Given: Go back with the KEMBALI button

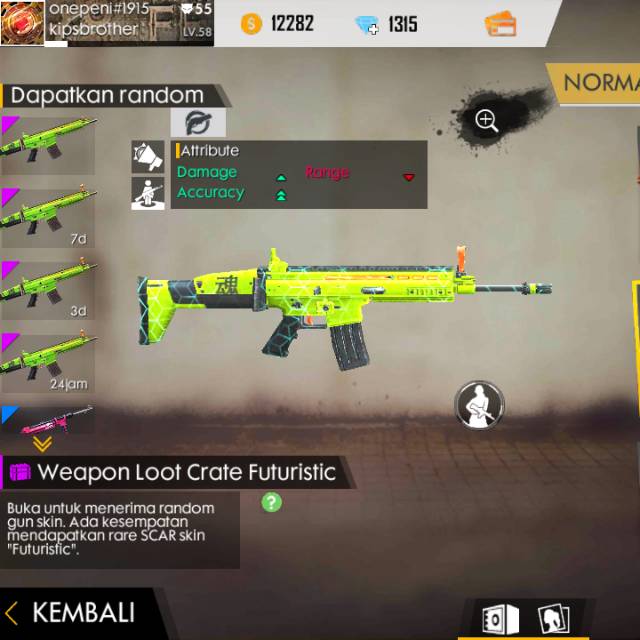Looking at the screenshot, I should [x=70, y=612].
